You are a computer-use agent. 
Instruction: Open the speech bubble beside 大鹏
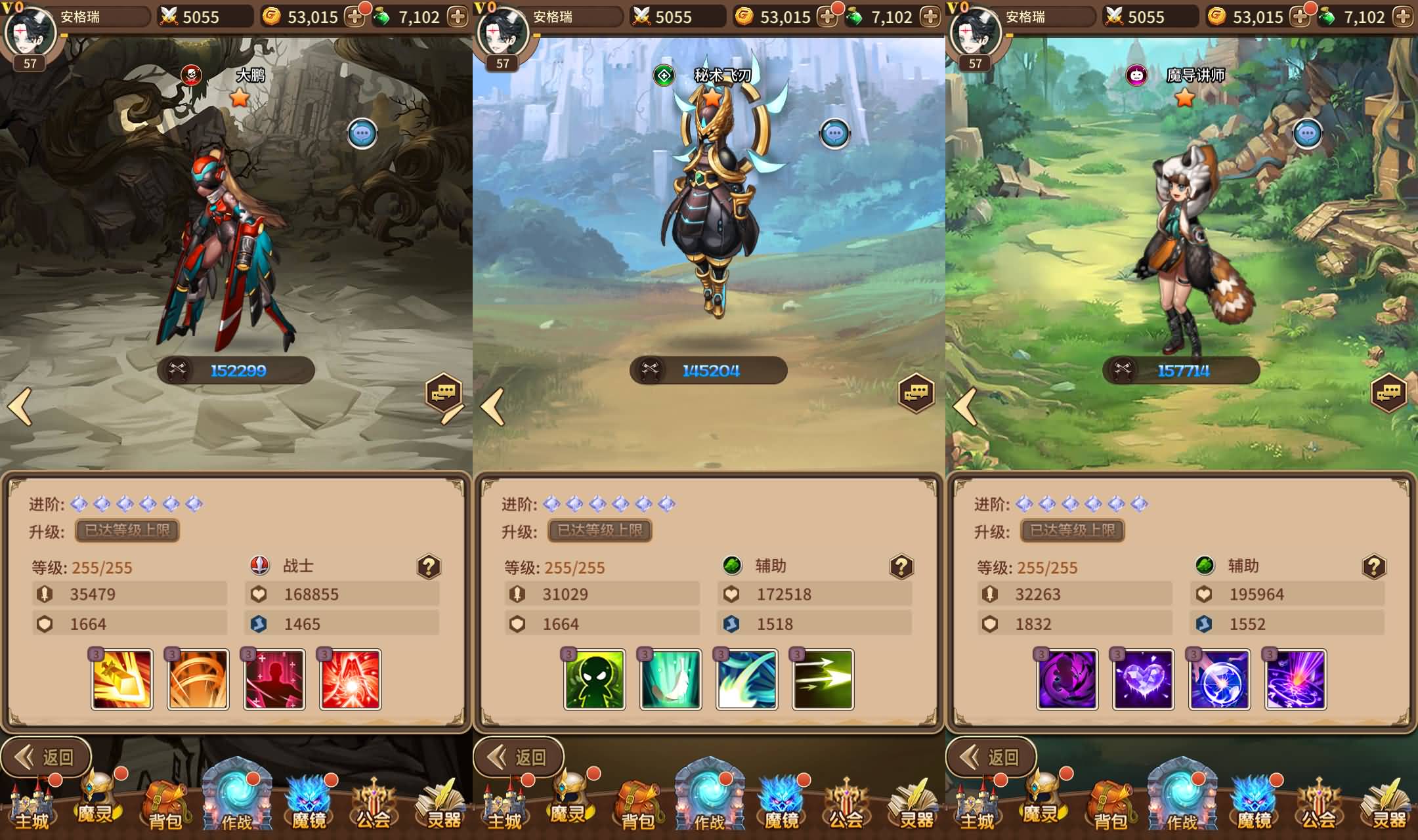click(362, 135)
